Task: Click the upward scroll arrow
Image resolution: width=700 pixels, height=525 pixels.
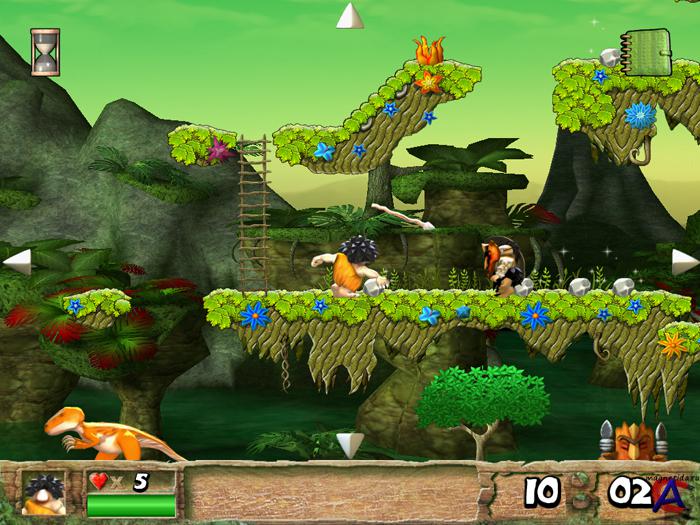Action: (x=349, y=17)
